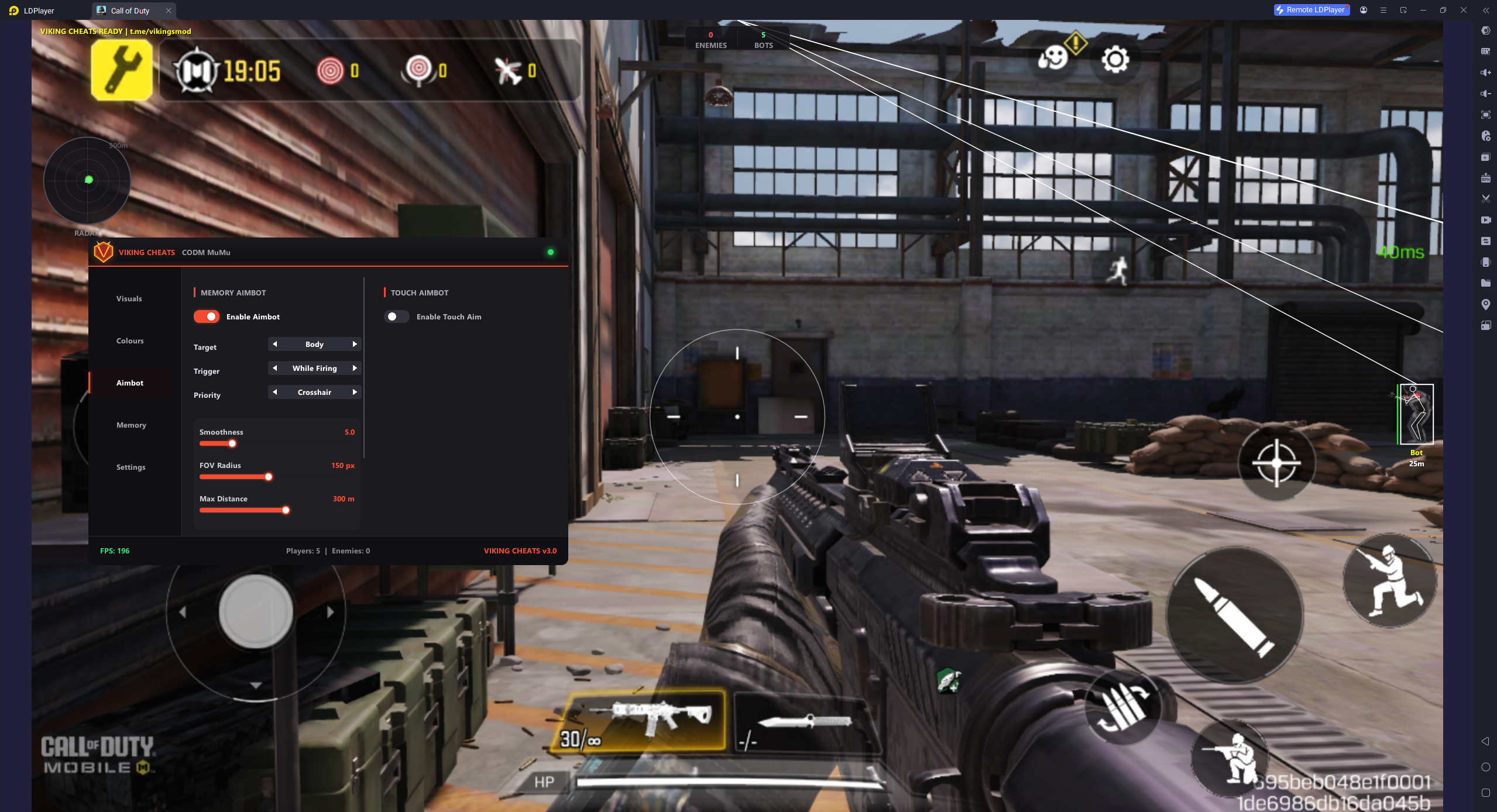Disable the Enable Aimbot toggle

click(x=206, y=316)
